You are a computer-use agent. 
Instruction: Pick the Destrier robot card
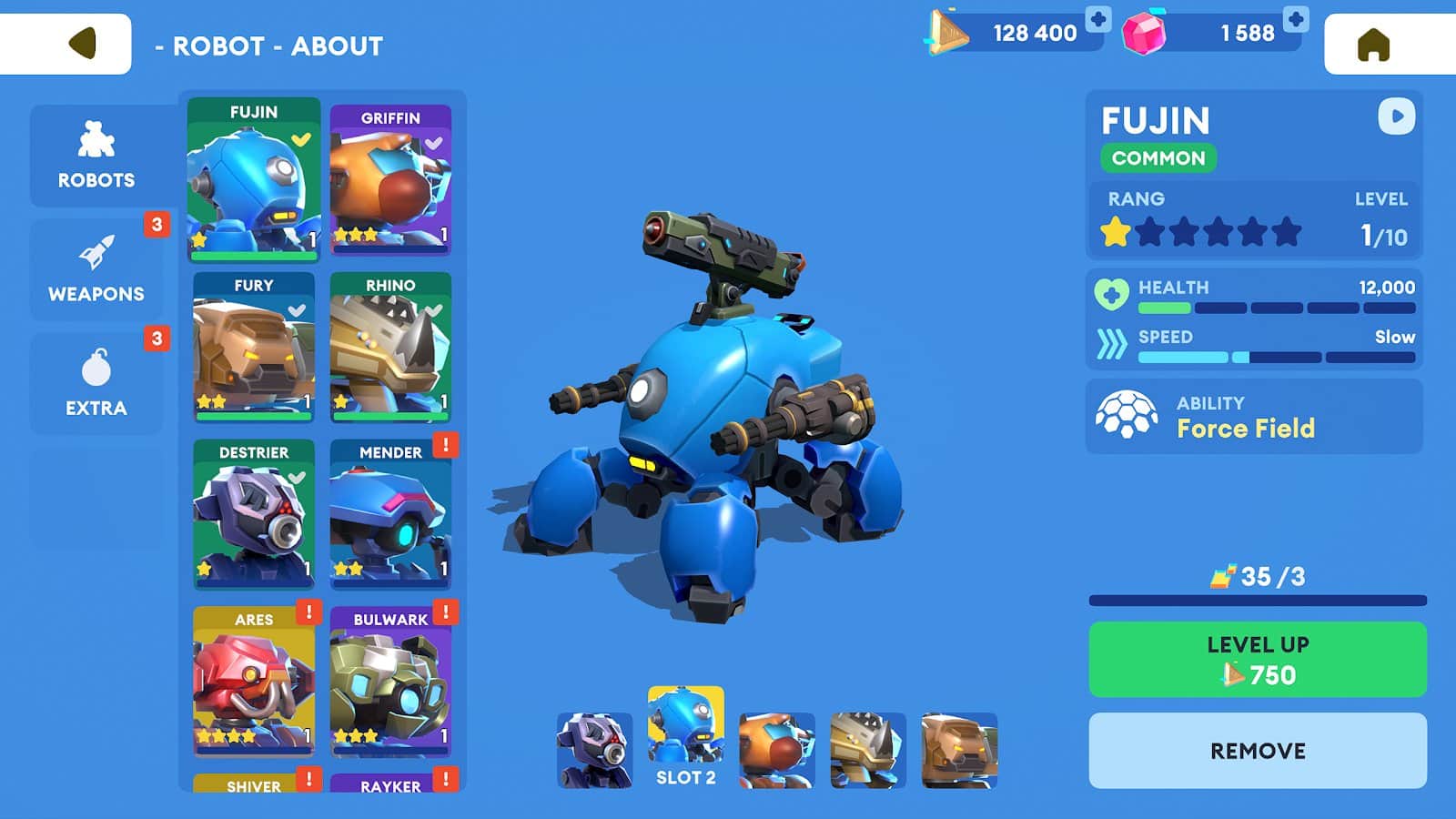pos(254,514)
